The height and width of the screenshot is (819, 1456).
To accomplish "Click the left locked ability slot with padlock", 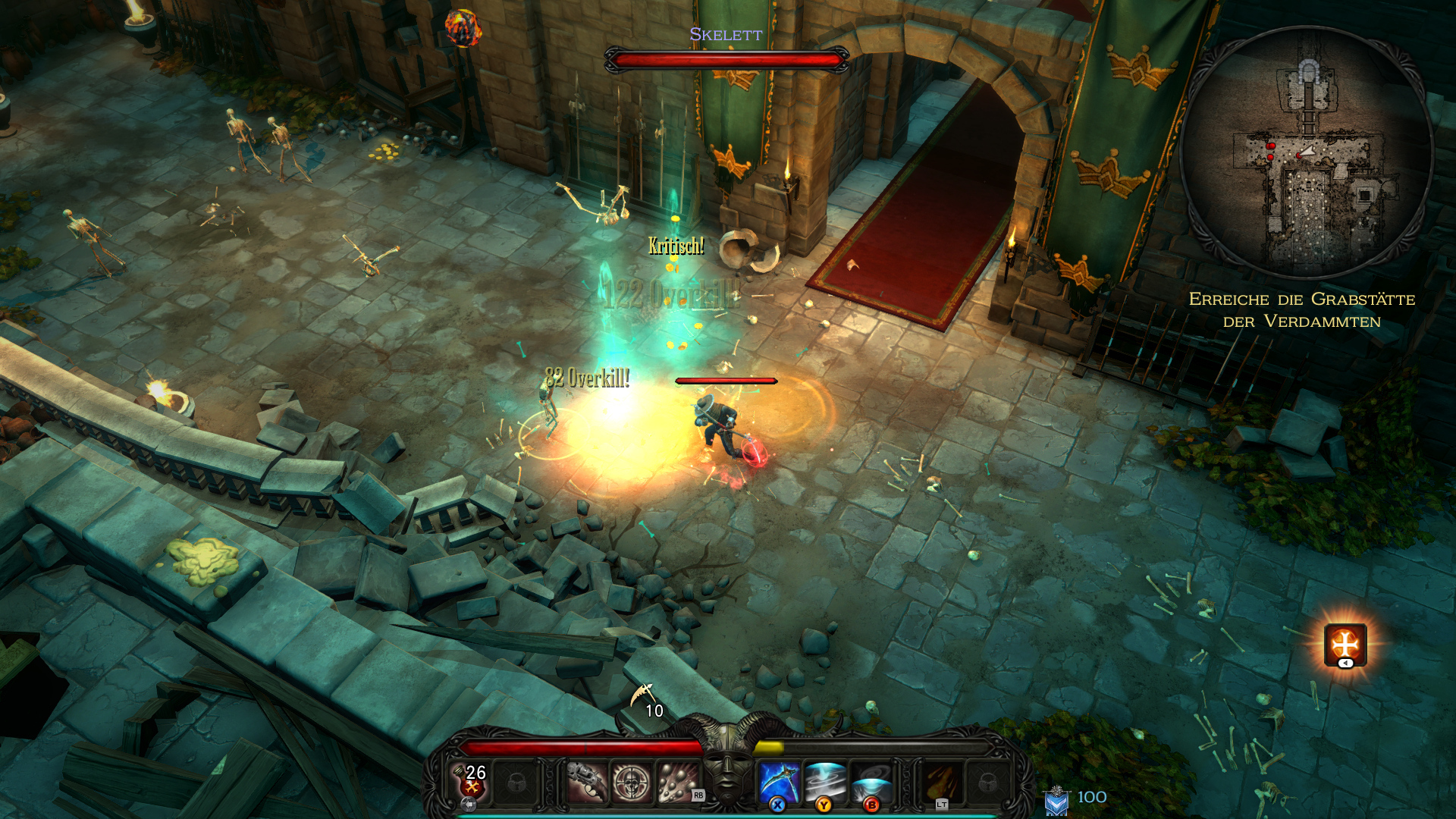I will [514, 780].
